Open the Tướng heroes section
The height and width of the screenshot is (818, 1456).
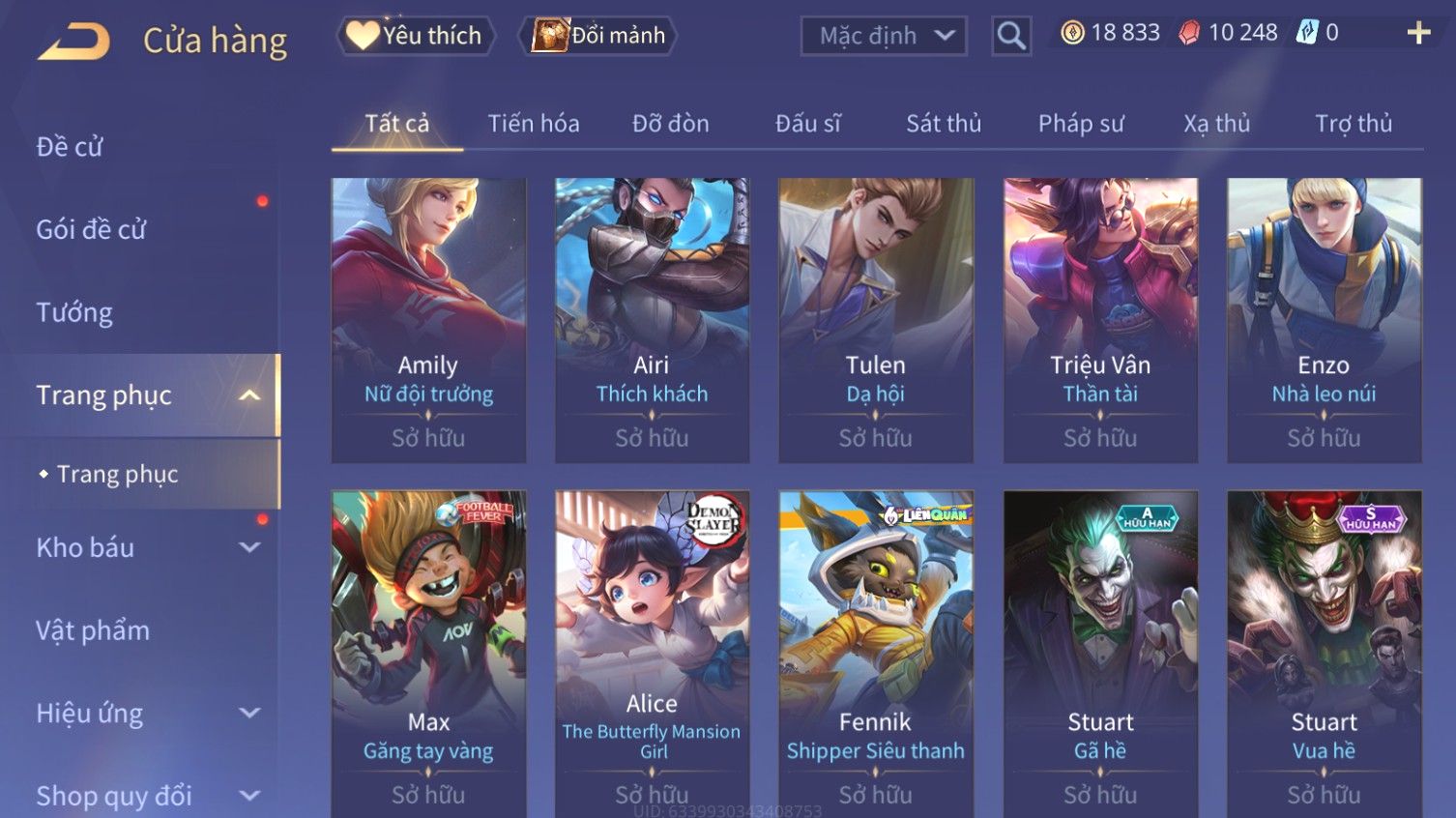pos(74,312)
